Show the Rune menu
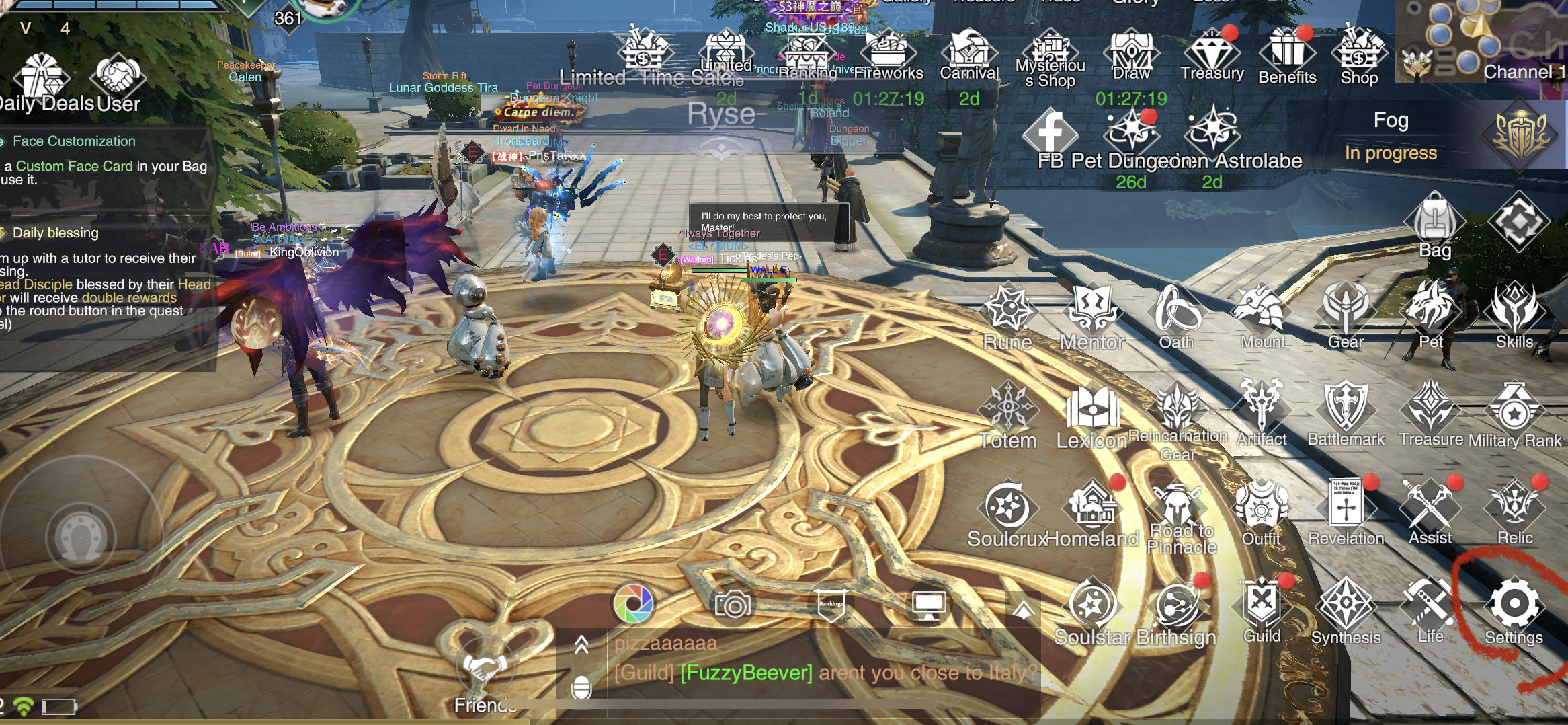This screenshot has height=725, width=1568. click(x=1007, y=310)
